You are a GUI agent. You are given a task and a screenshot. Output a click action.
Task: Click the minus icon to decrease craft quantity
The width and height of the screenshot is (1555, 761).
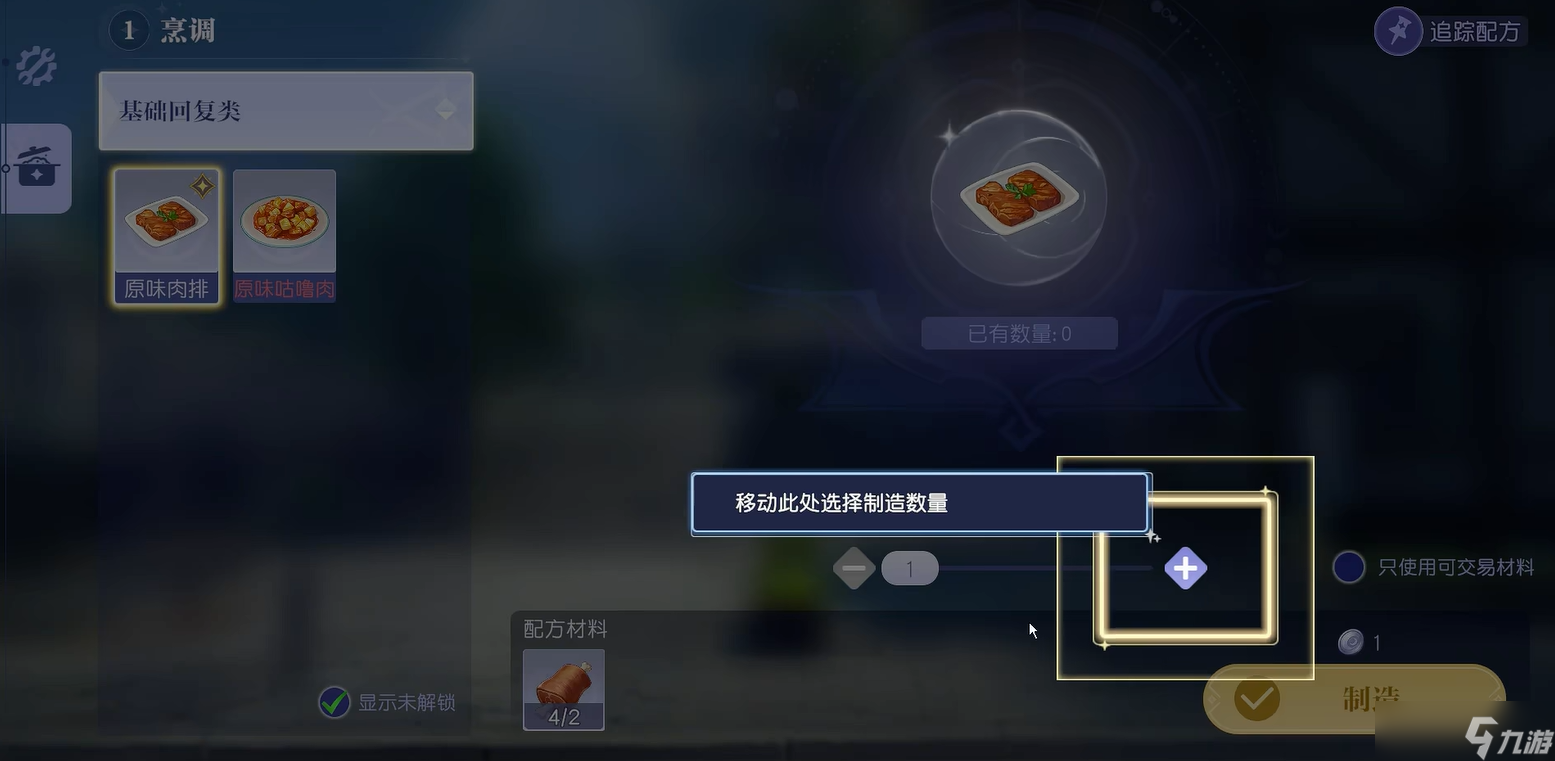tap(853, 568)
